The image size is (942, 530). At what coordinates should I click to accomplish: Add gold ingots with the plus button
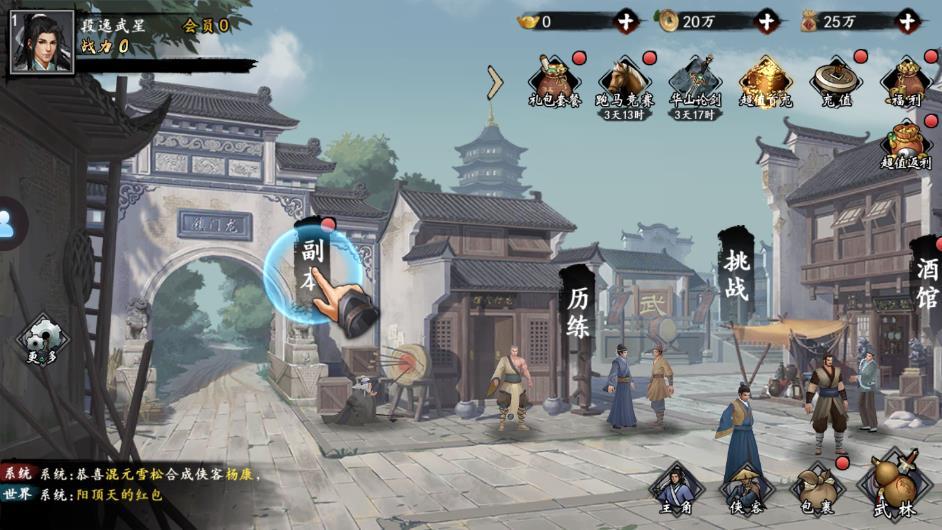[626, 21]
